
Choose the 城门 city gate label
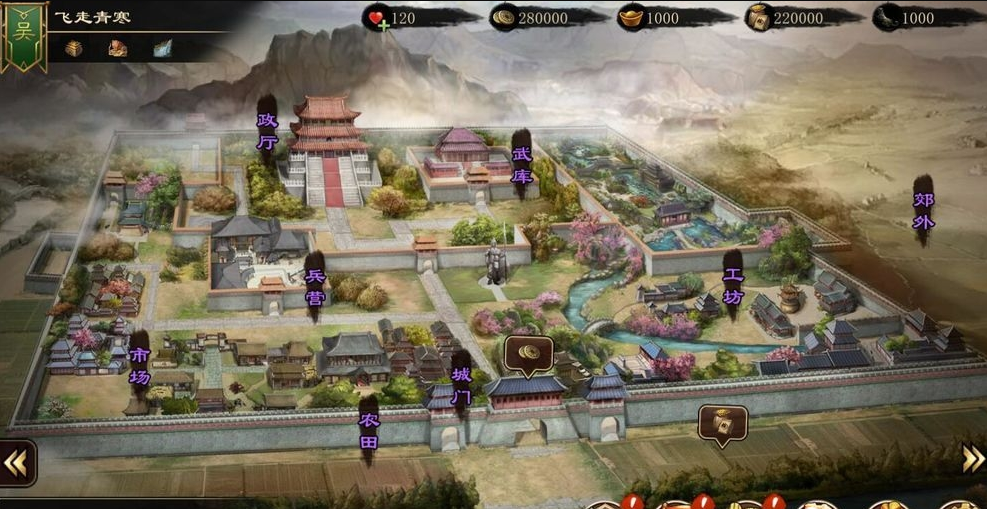461,386
